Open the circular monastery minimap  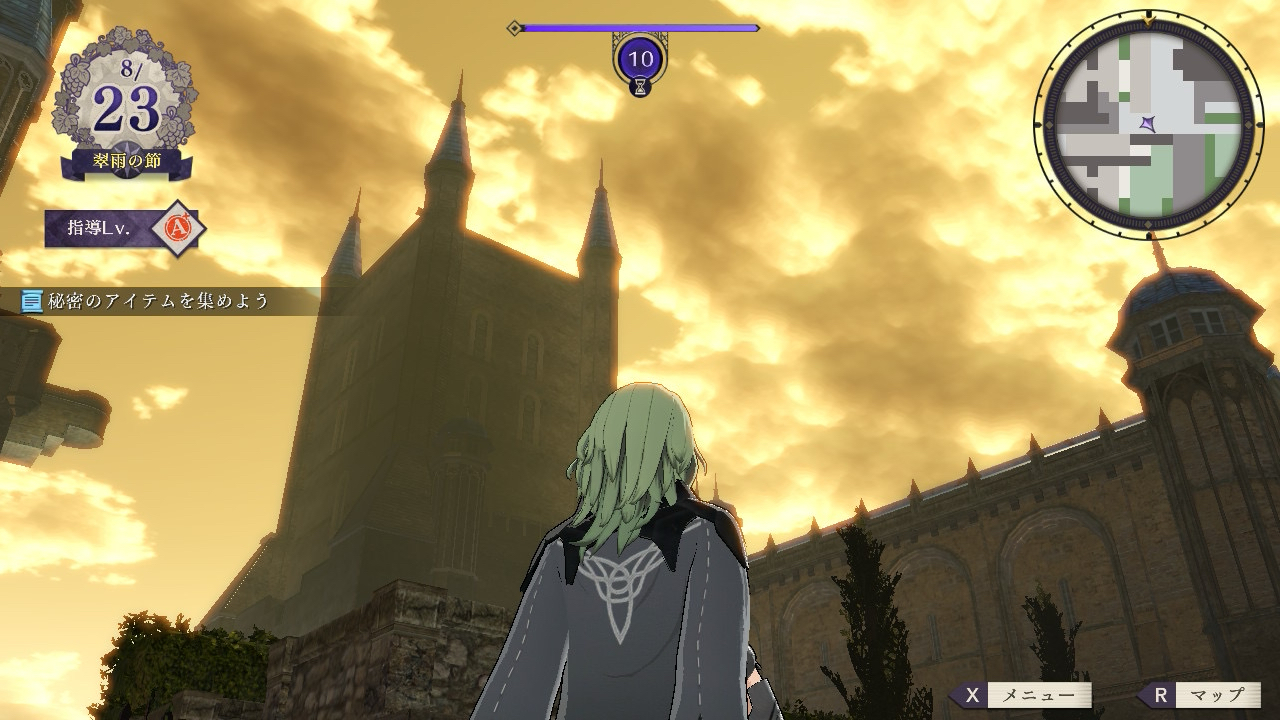tap(1147, 123)
